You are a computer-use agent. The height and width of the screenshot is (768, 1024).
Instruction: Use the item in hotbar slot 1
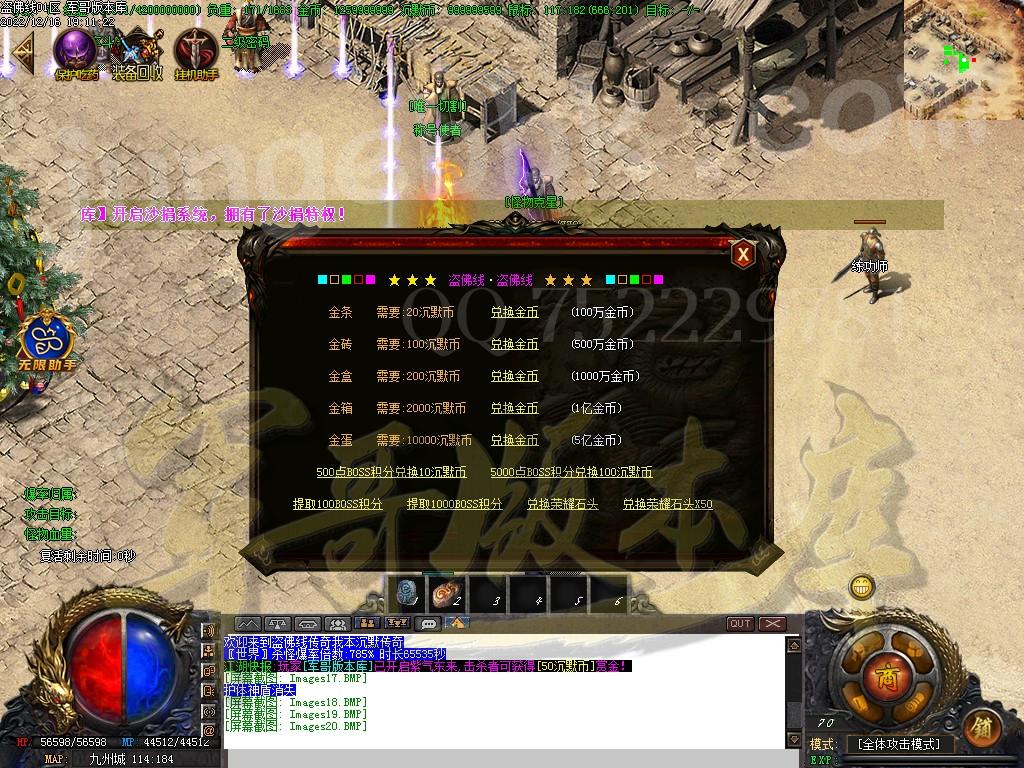tap(408, 595)
